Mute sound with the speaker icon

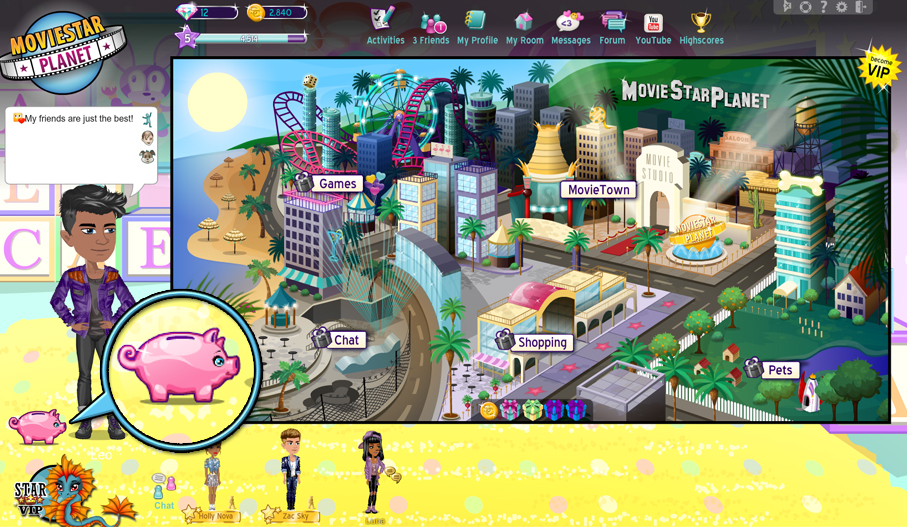coord(787,7)
